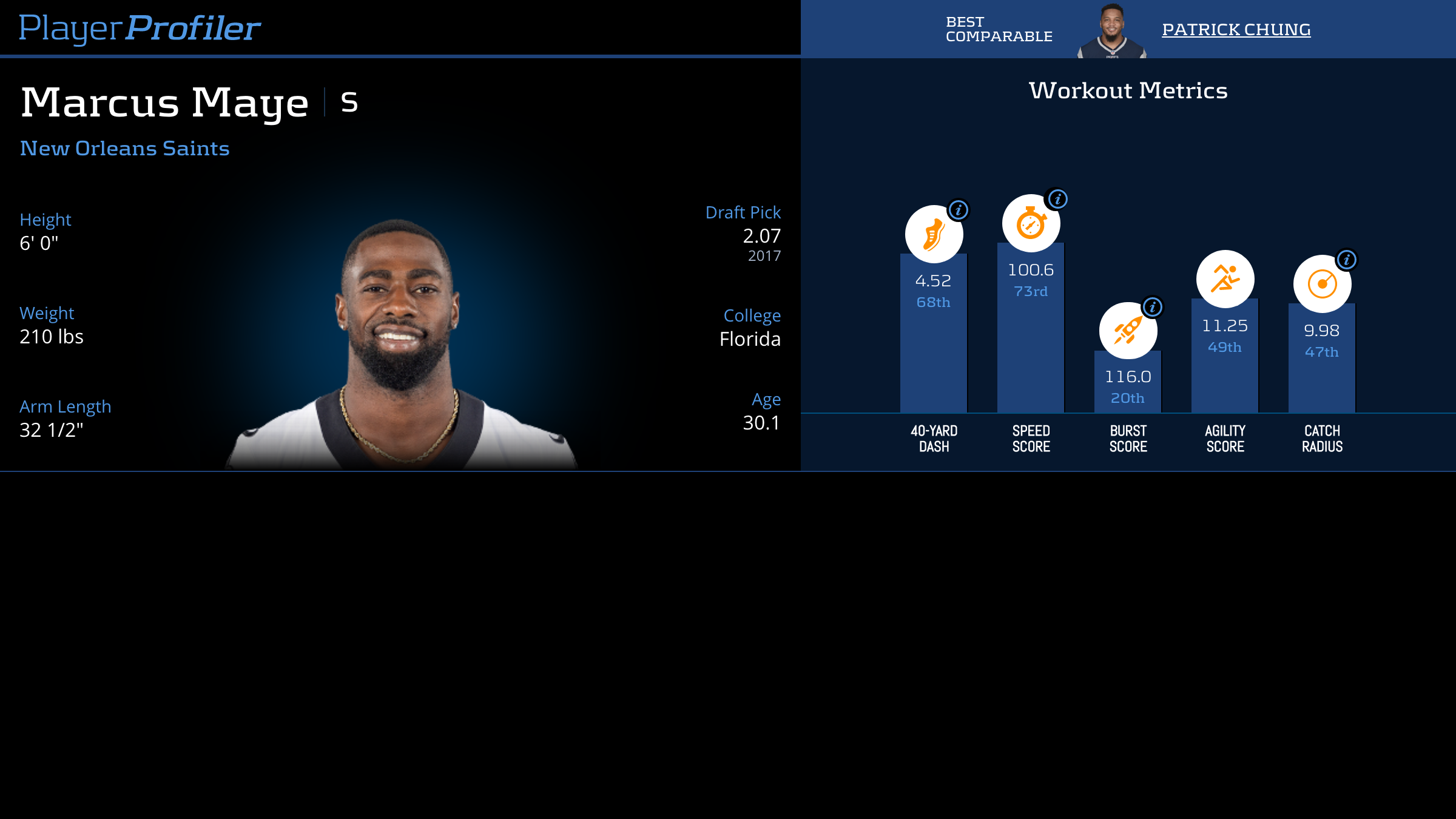View Catch Radius info icon details
The image size is (1456, 819).
click(x=1346, y=260)
